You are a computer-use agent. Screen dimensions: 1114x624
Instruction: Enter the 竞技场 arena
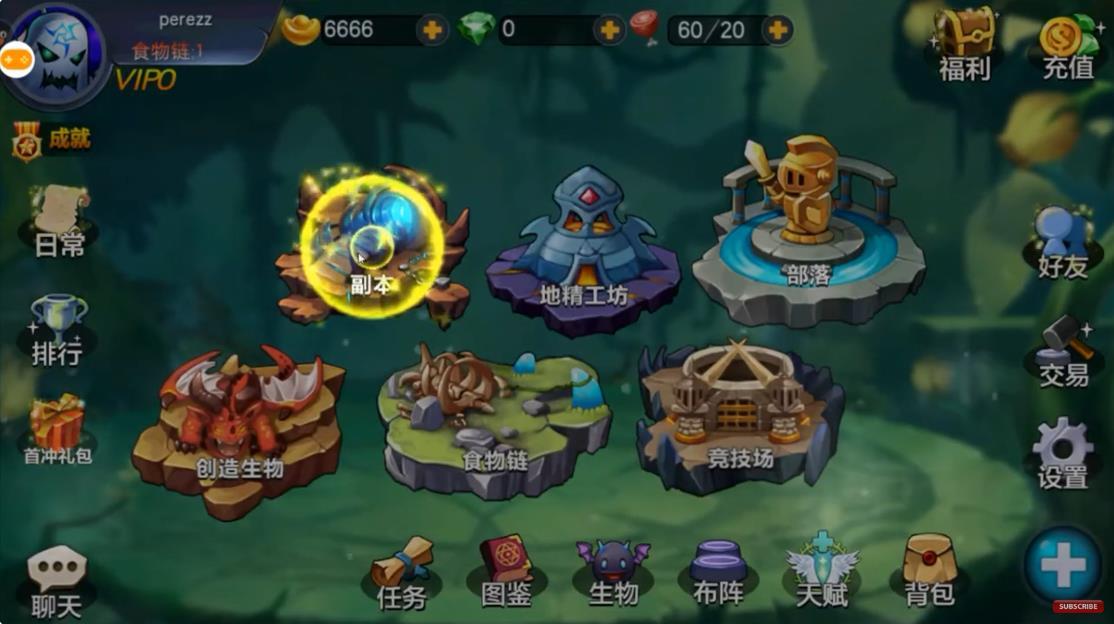tap(740, 415)
